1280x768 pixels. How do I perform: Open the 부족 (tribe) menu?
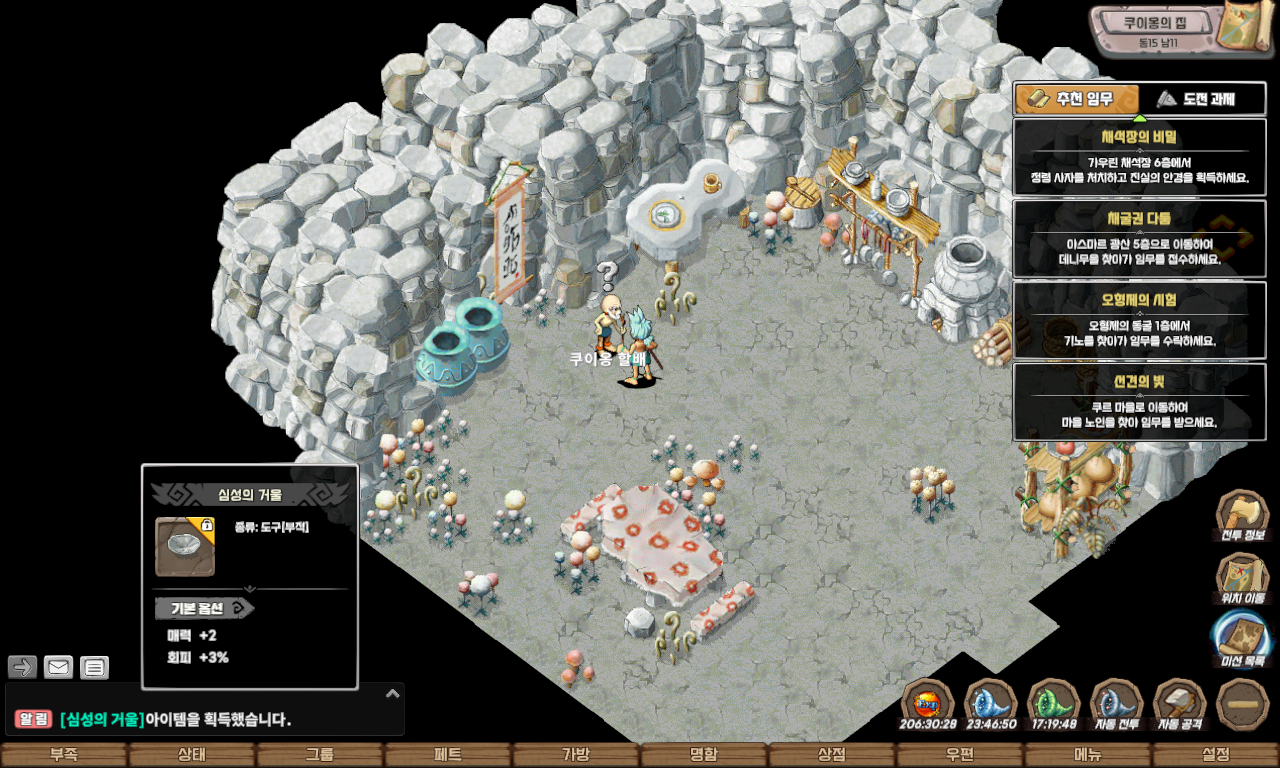(x=64, y=755)
